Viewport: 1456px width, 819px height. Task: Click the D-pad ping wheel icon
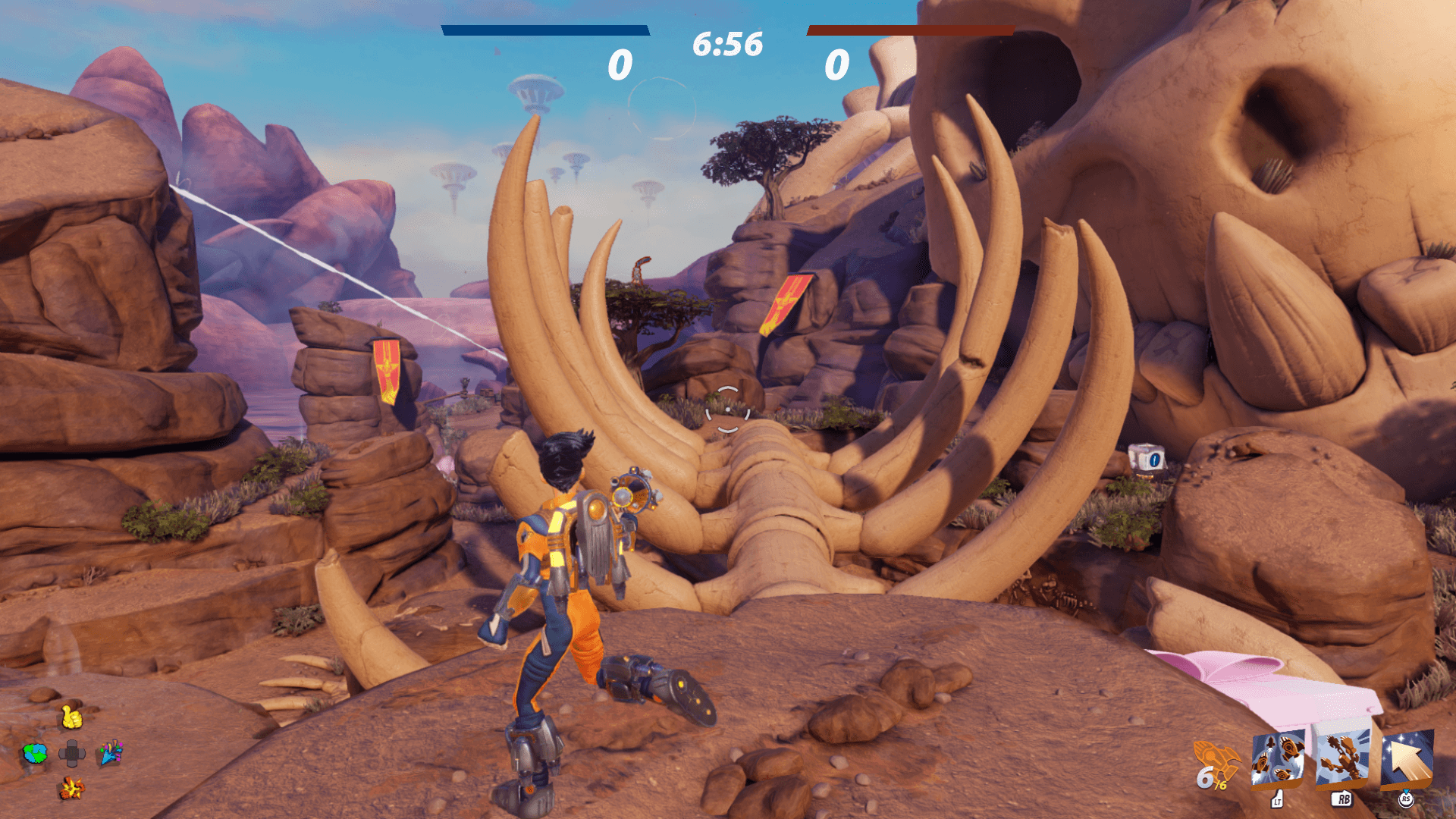tap(71, 754)
